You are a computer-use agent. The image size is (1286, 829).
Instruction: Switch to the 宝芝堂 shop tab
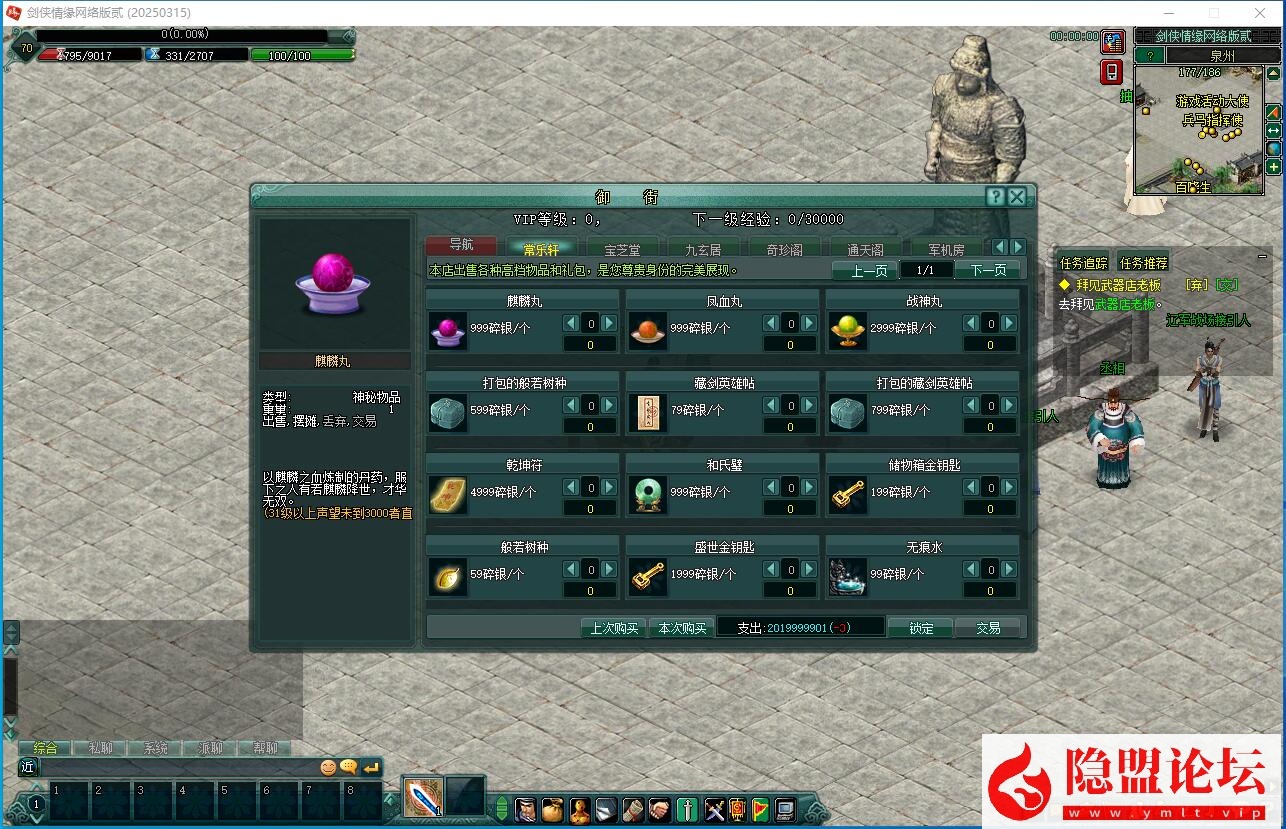tap(622, 247)
